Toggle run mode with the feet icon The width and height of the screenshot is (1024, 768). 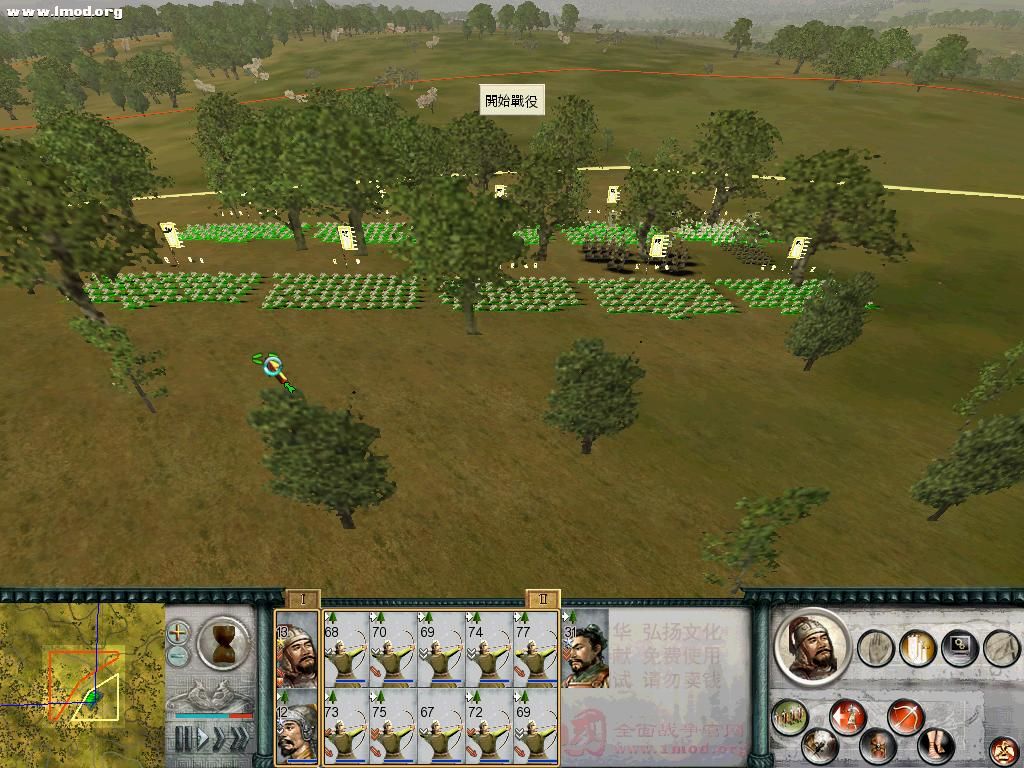pos(936,746)
